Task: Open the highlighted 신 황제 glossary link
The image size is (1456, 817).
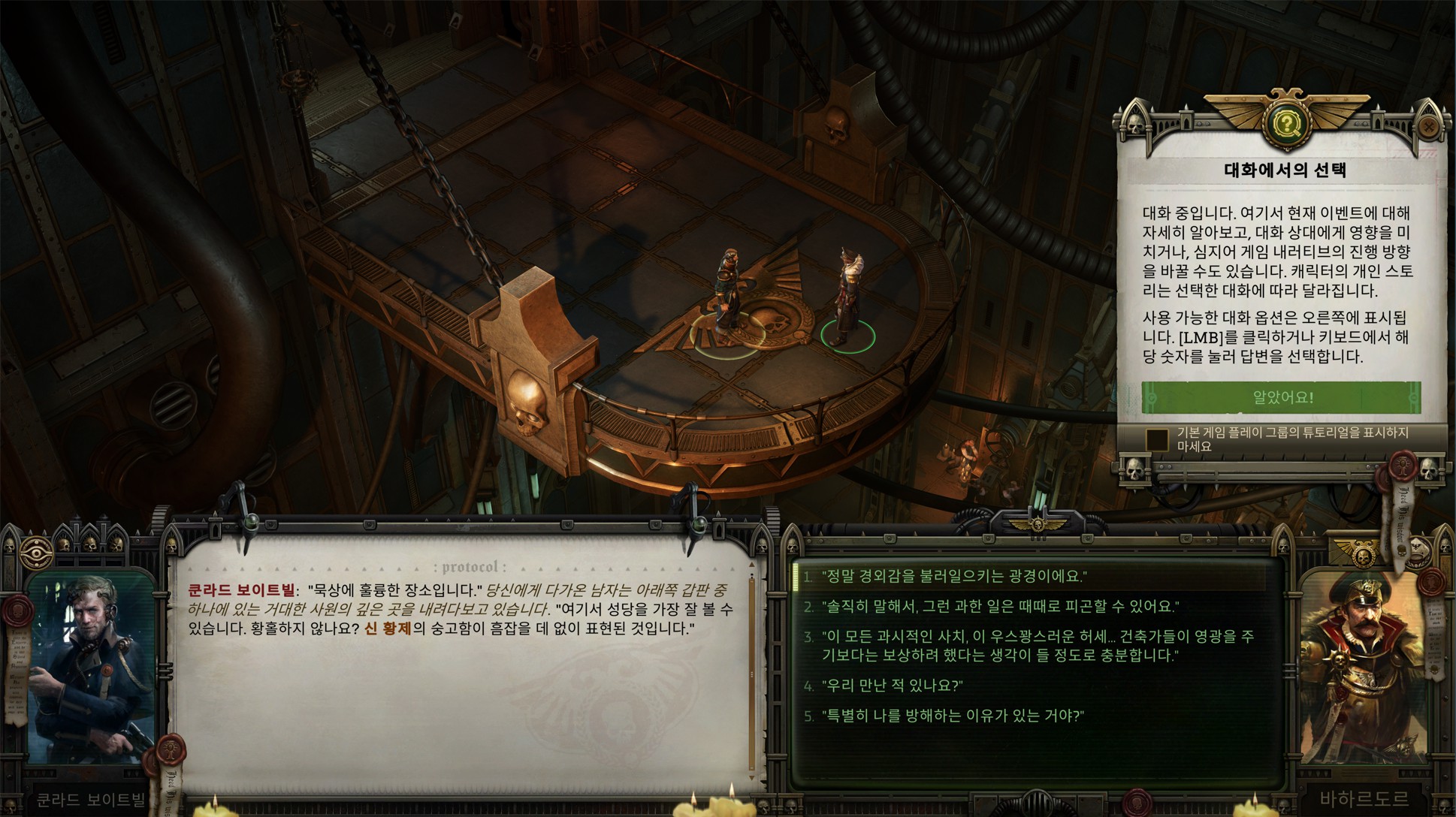Action: click(388, 629)
